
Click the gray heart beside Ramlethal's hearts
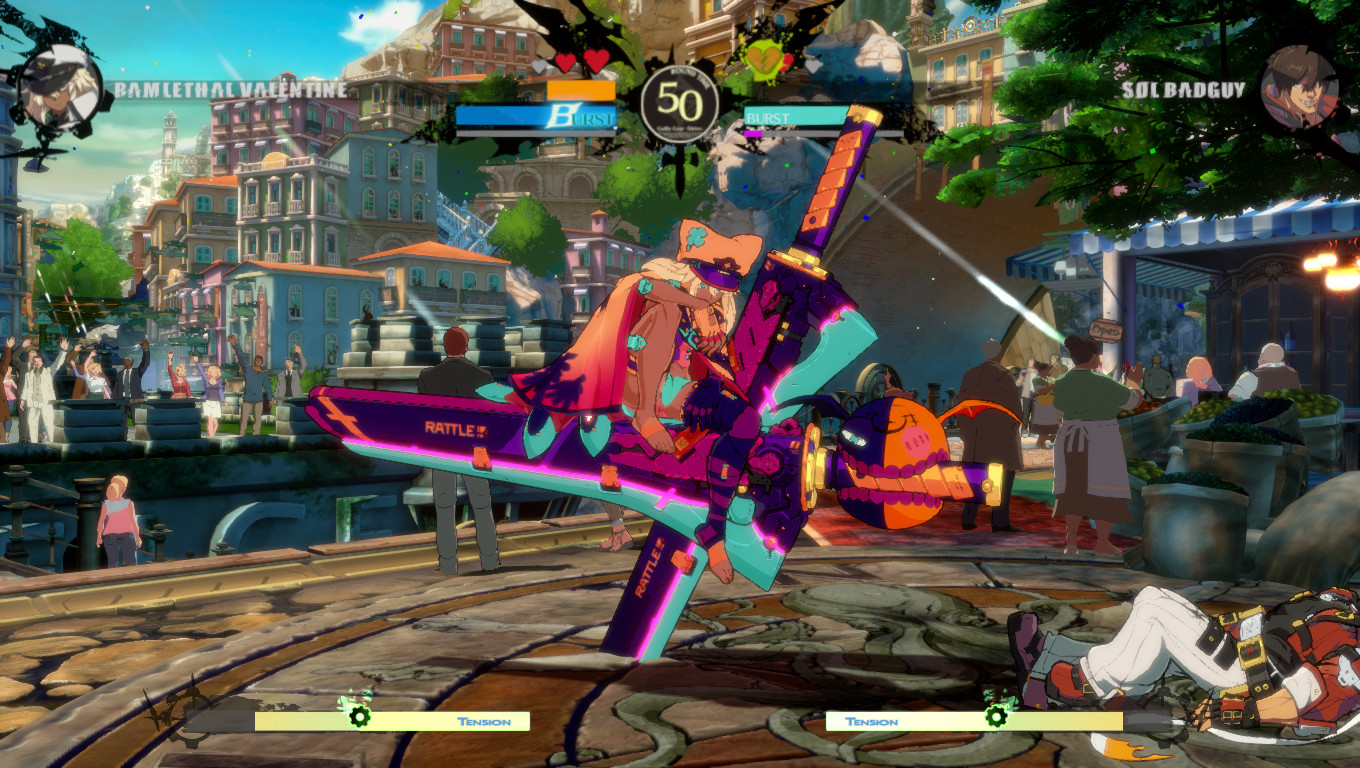coord(537,64)
